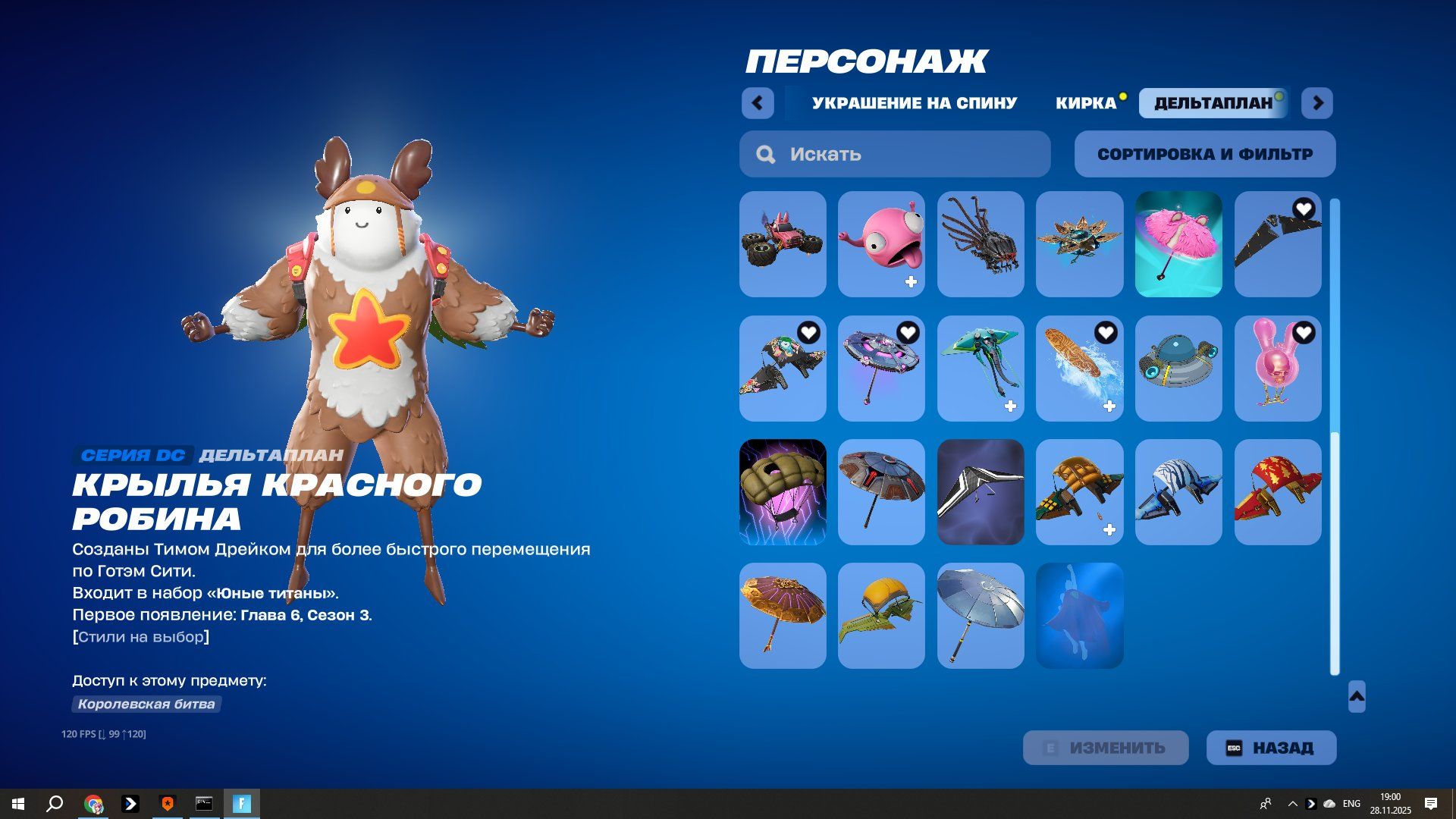Select the black spider glider

click(981, 244)
